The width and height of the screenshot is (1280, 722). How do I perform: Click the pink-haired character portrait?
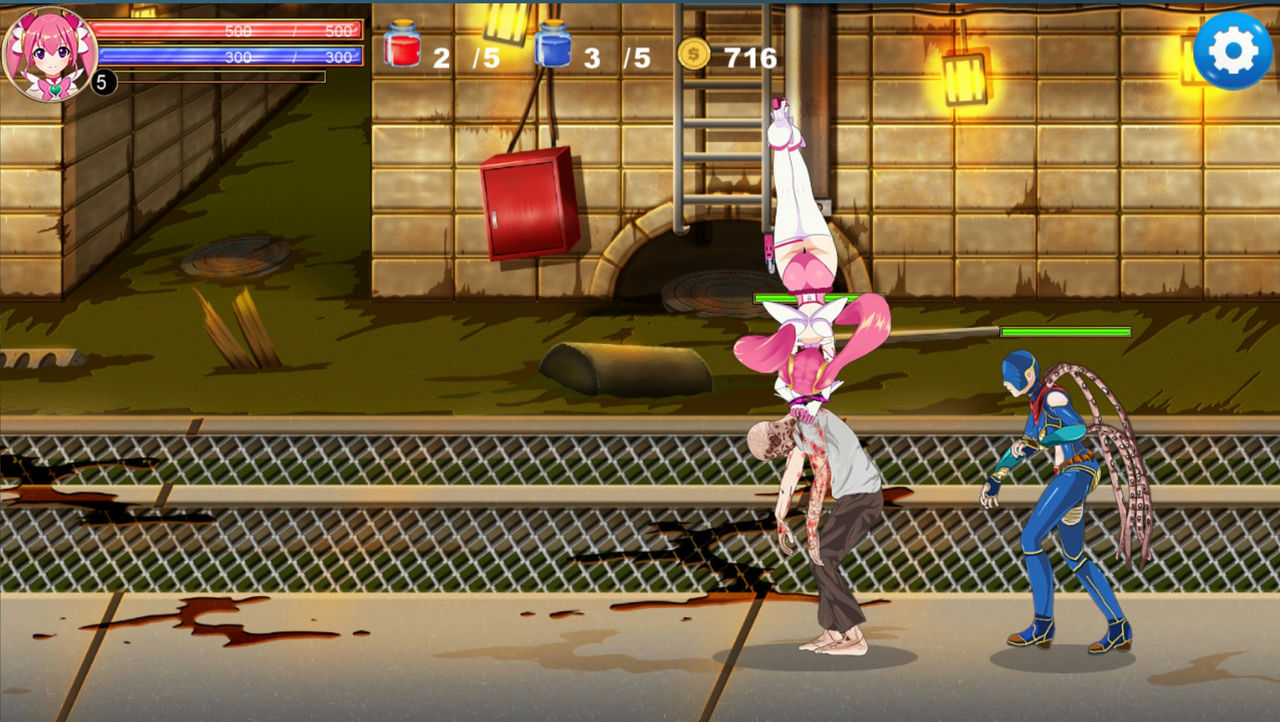click(x=50, y=52)
